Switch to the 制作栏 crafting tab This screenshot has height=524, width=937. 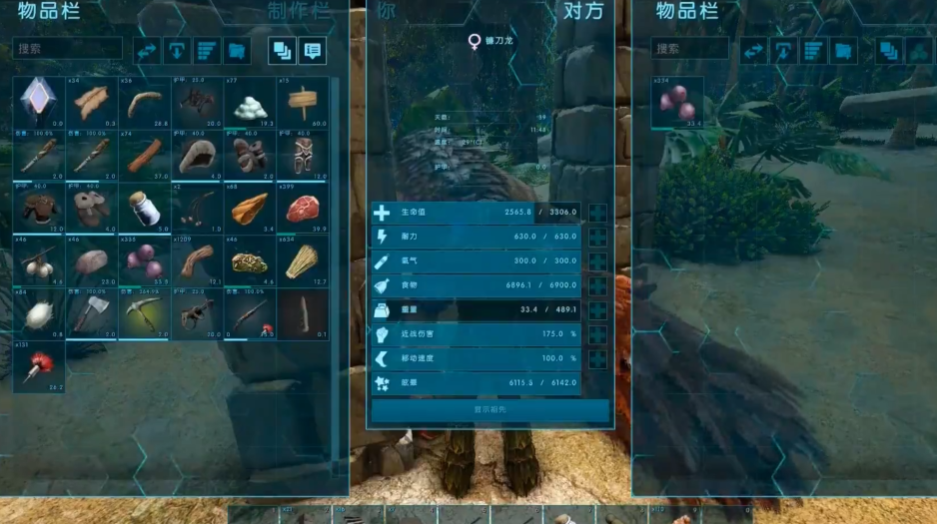point(298,12)
